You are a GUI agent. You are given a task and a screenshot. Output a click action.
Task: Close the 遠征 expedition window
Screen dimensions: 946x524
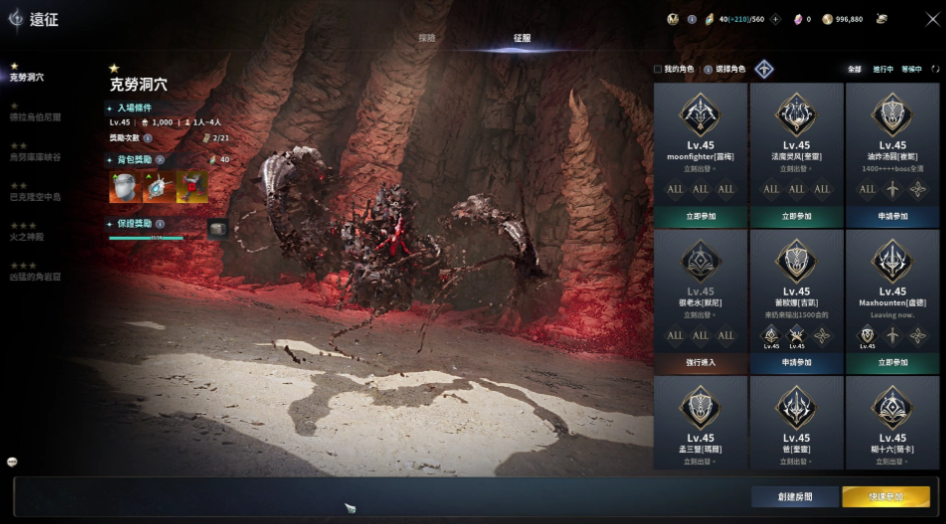(931, 18)
